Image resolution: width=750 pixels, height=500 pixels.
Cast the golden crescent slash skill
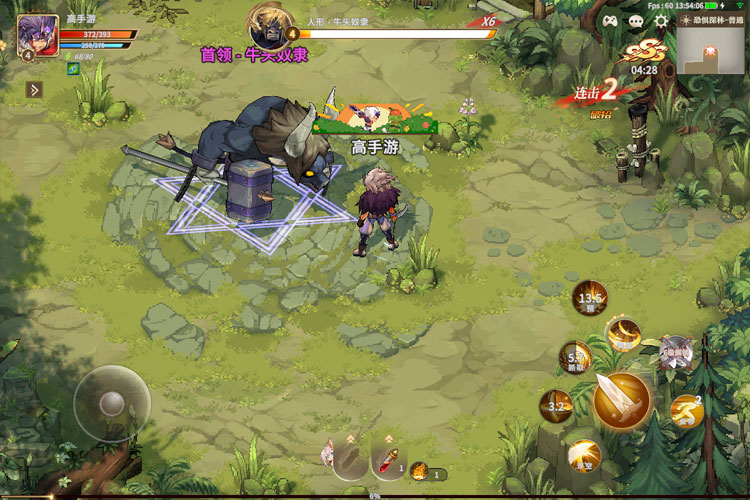(x=624, y=334)
